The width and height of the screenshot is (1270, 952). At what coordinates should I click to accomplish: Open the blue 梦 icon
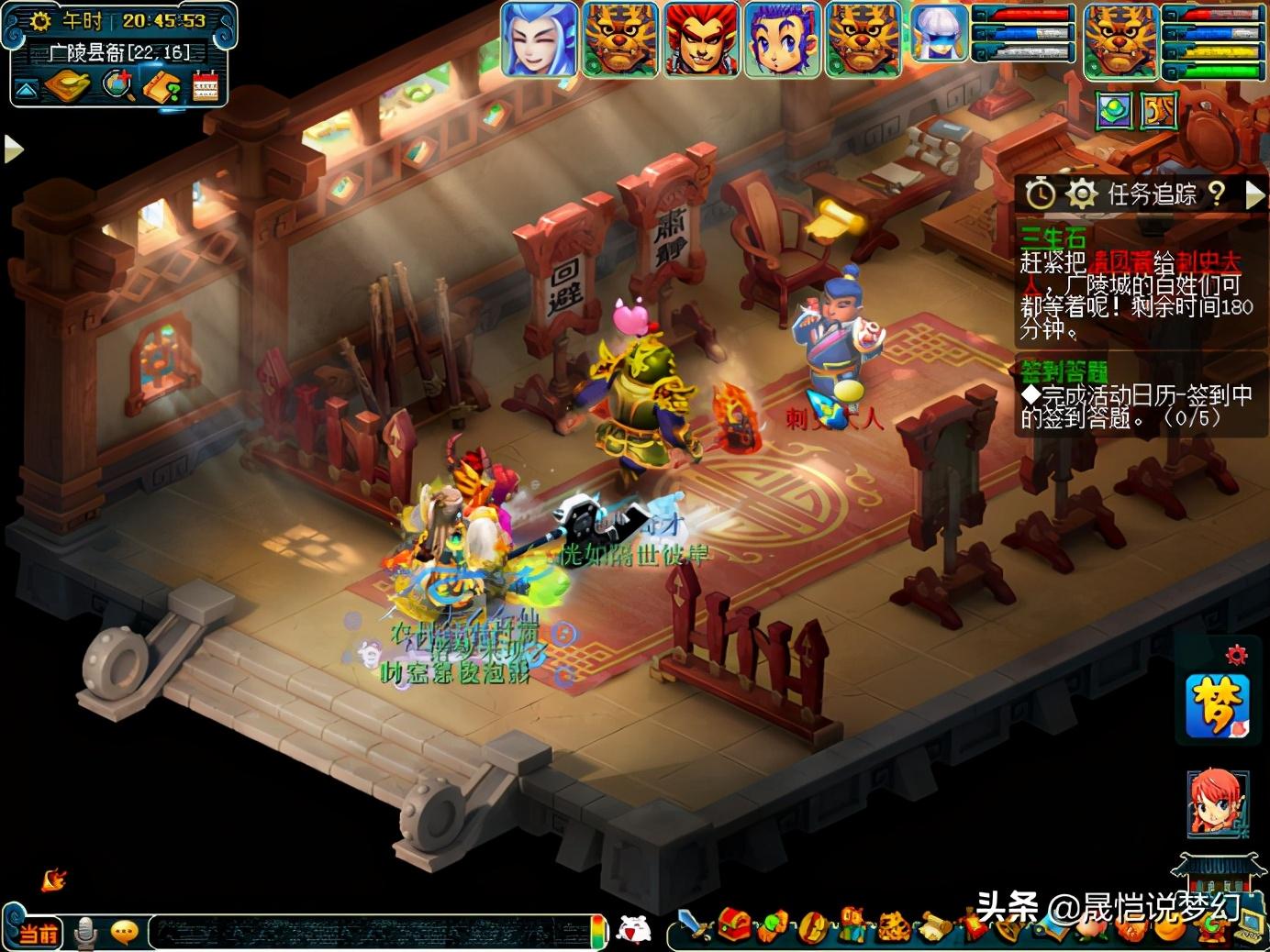[x=1217, y=705]
